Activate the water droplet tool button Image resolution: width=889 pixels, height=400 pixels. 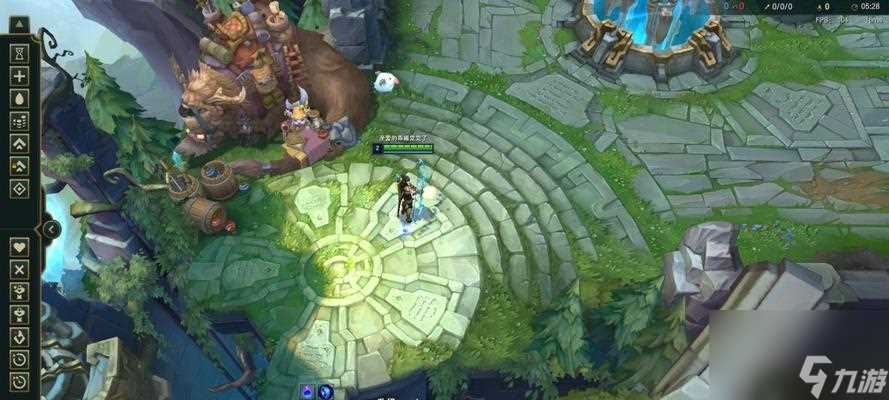point(19,98)
